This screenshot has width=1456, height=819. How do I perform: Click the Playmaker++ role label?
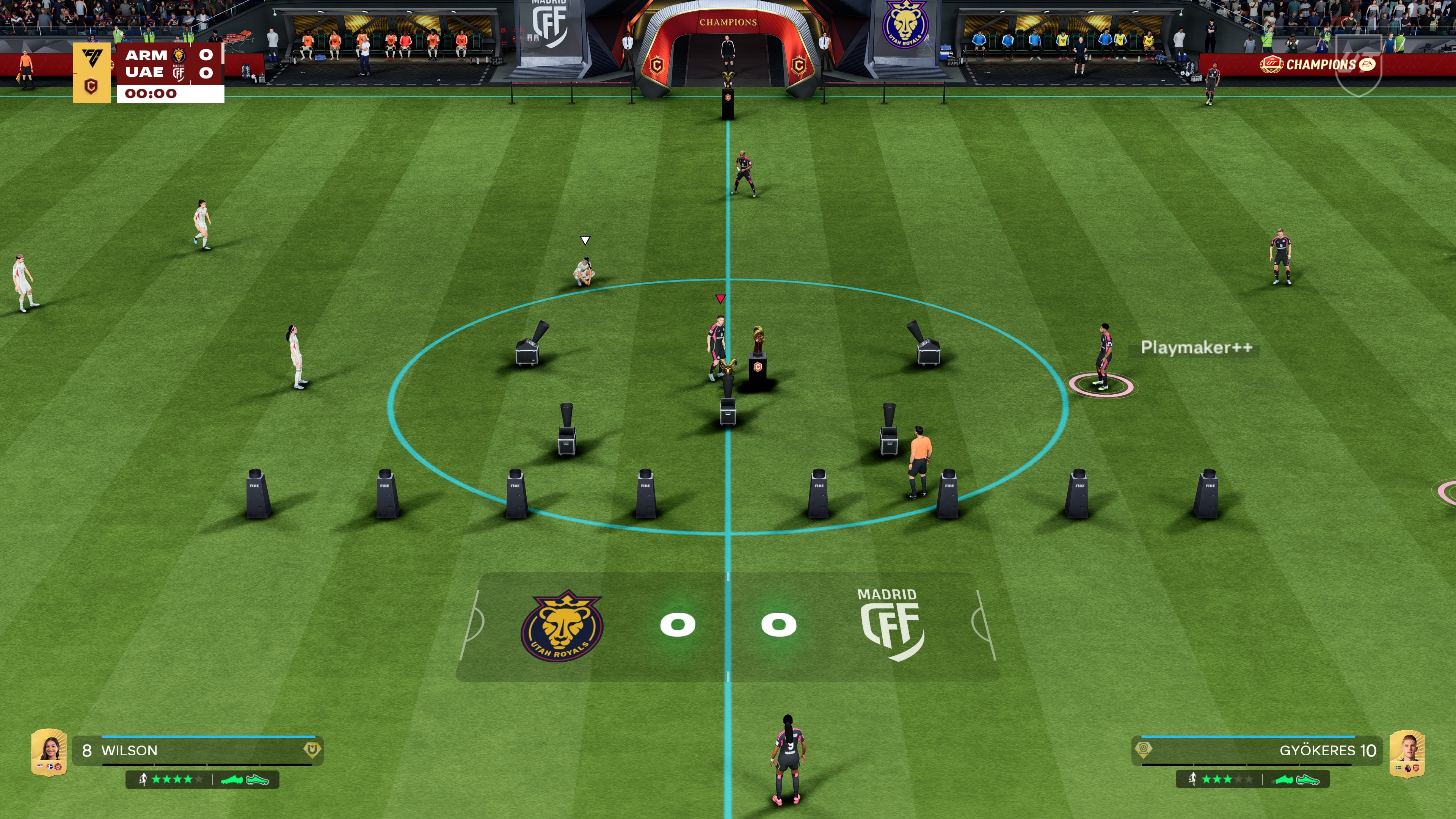[1196, 347]
